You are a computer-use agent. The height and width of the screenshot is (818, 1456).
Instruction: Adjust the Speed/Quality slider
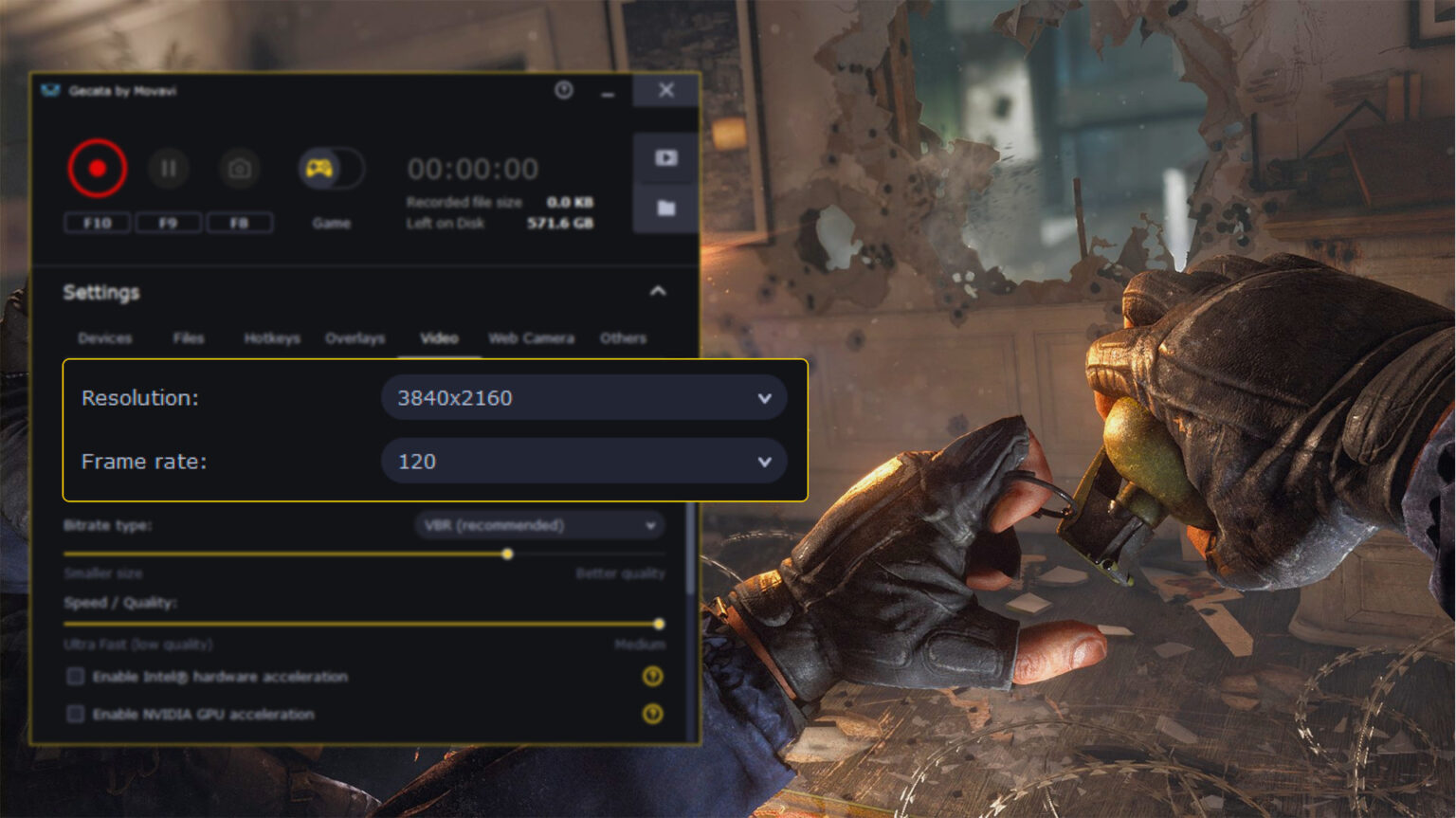(x=658, y=625)
